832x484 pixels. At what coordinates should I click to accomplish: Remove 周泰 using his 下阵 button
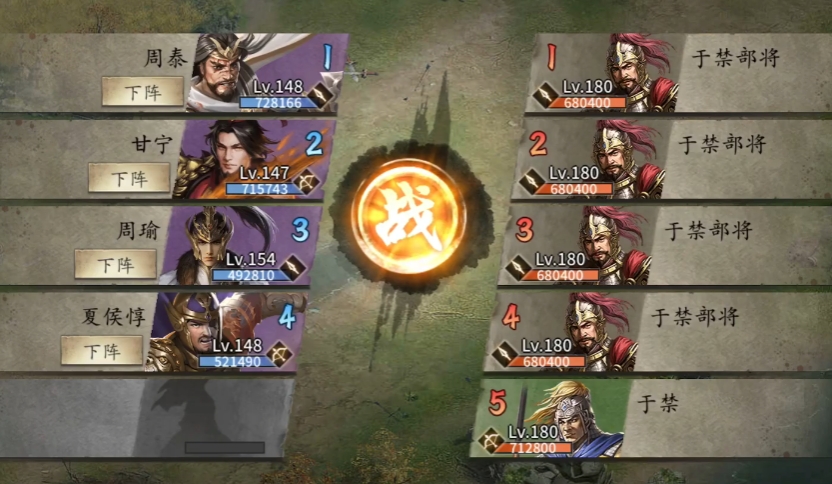(142, 91)
